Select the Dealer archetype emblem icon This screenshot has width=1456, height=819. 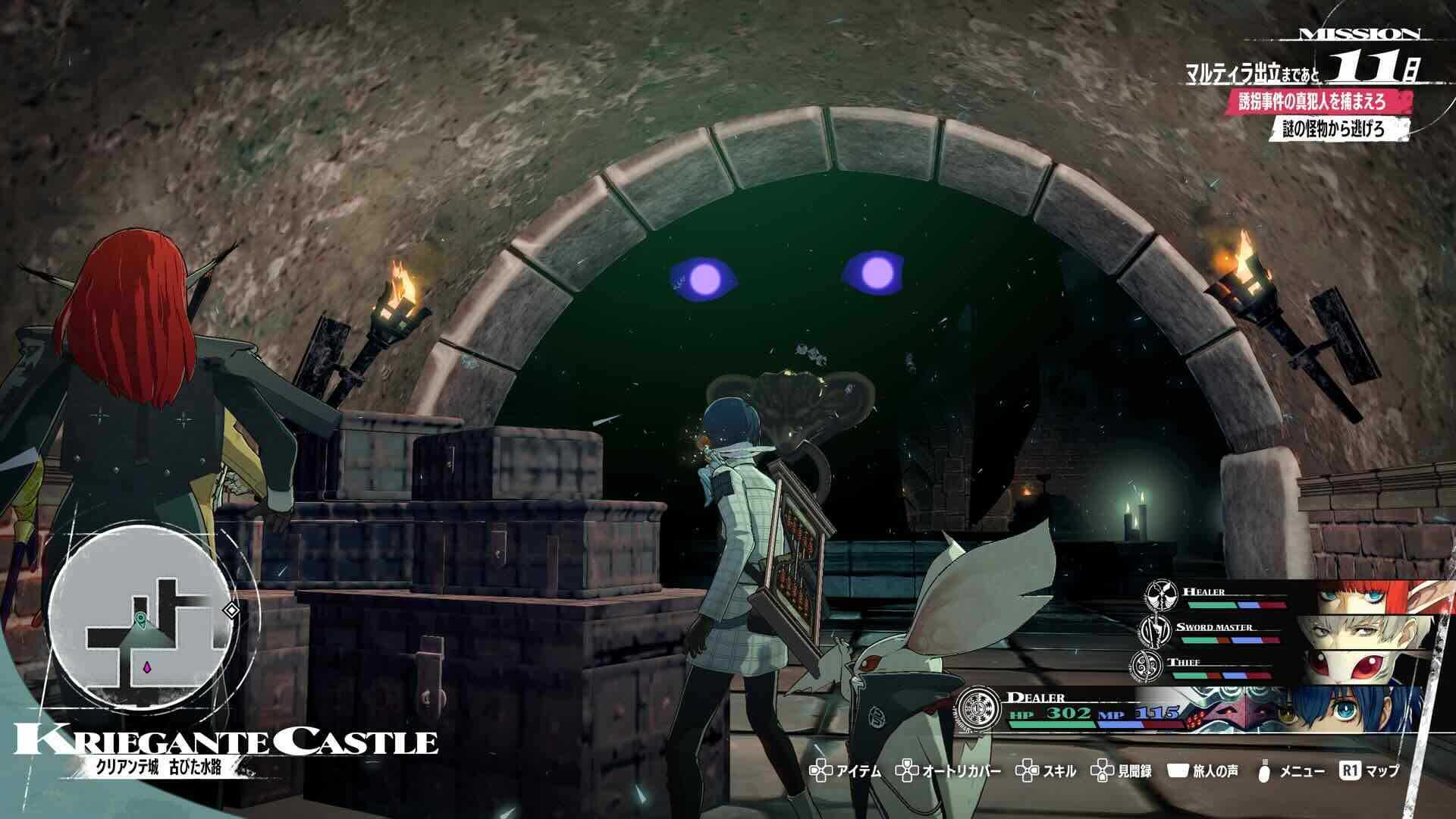(x=981, y=708)
